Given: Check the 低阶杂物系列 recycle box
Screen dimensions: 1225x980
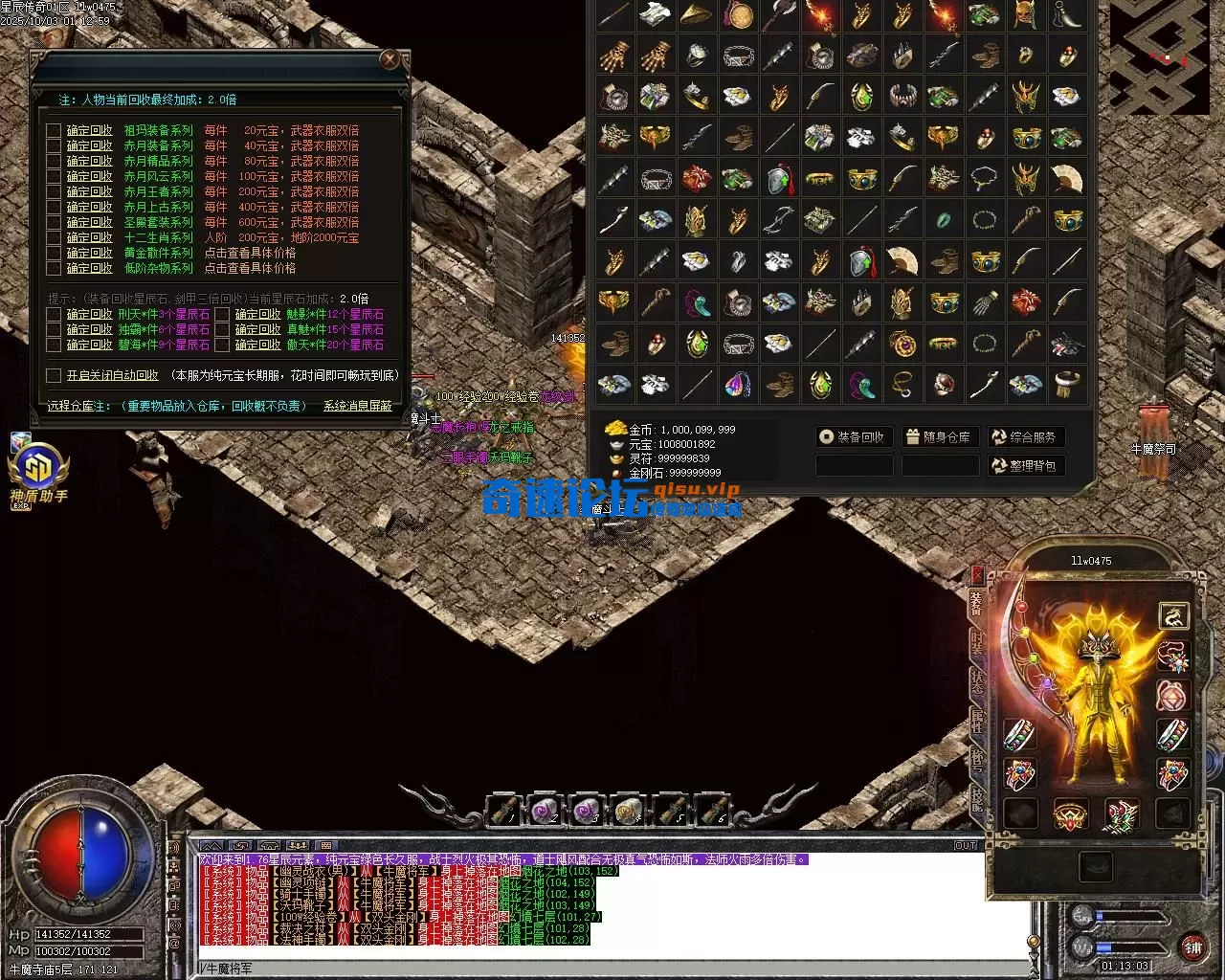Looking at the screenshot, I should point(54,269).
